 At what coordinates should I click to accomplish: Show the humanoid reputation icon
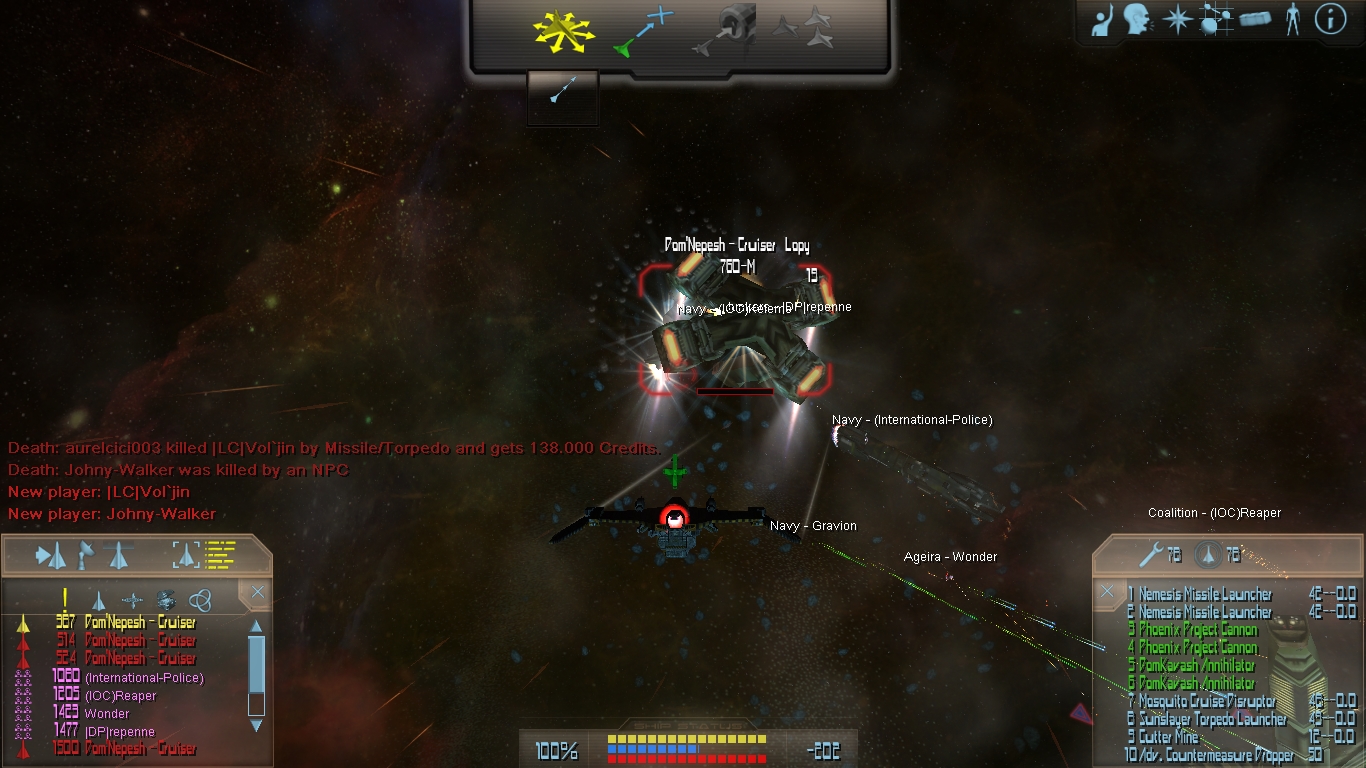(x=1293, y=20)
